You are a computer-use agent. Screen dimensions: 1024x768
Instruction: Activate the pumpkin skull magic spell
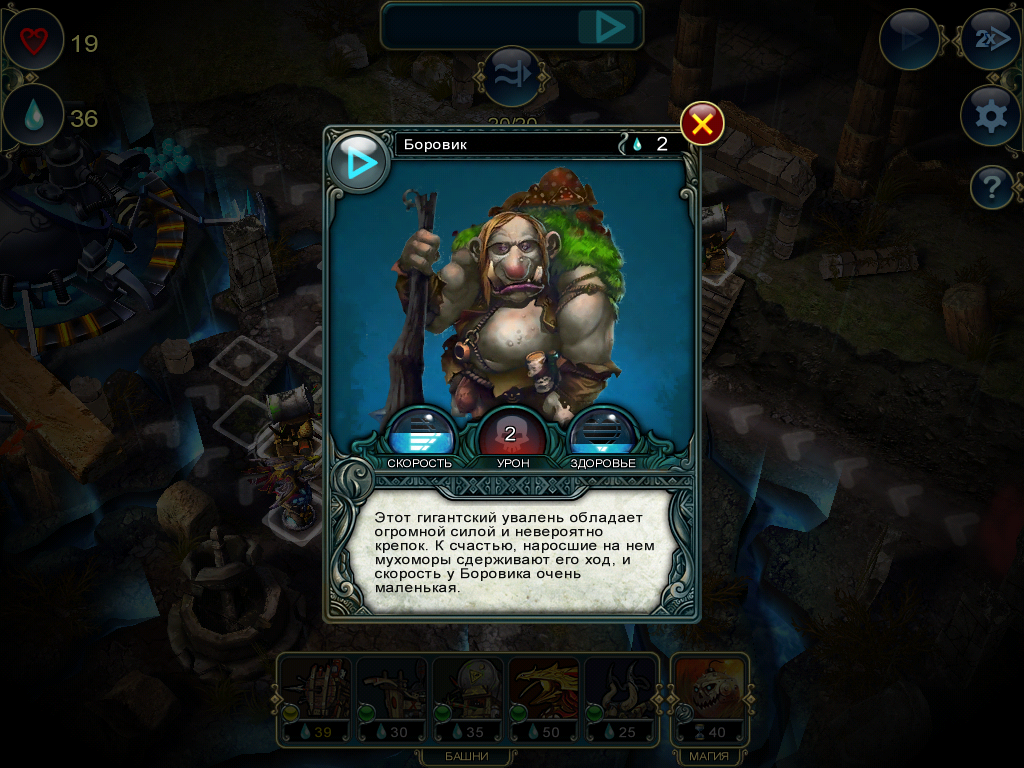tap(709, 698)
